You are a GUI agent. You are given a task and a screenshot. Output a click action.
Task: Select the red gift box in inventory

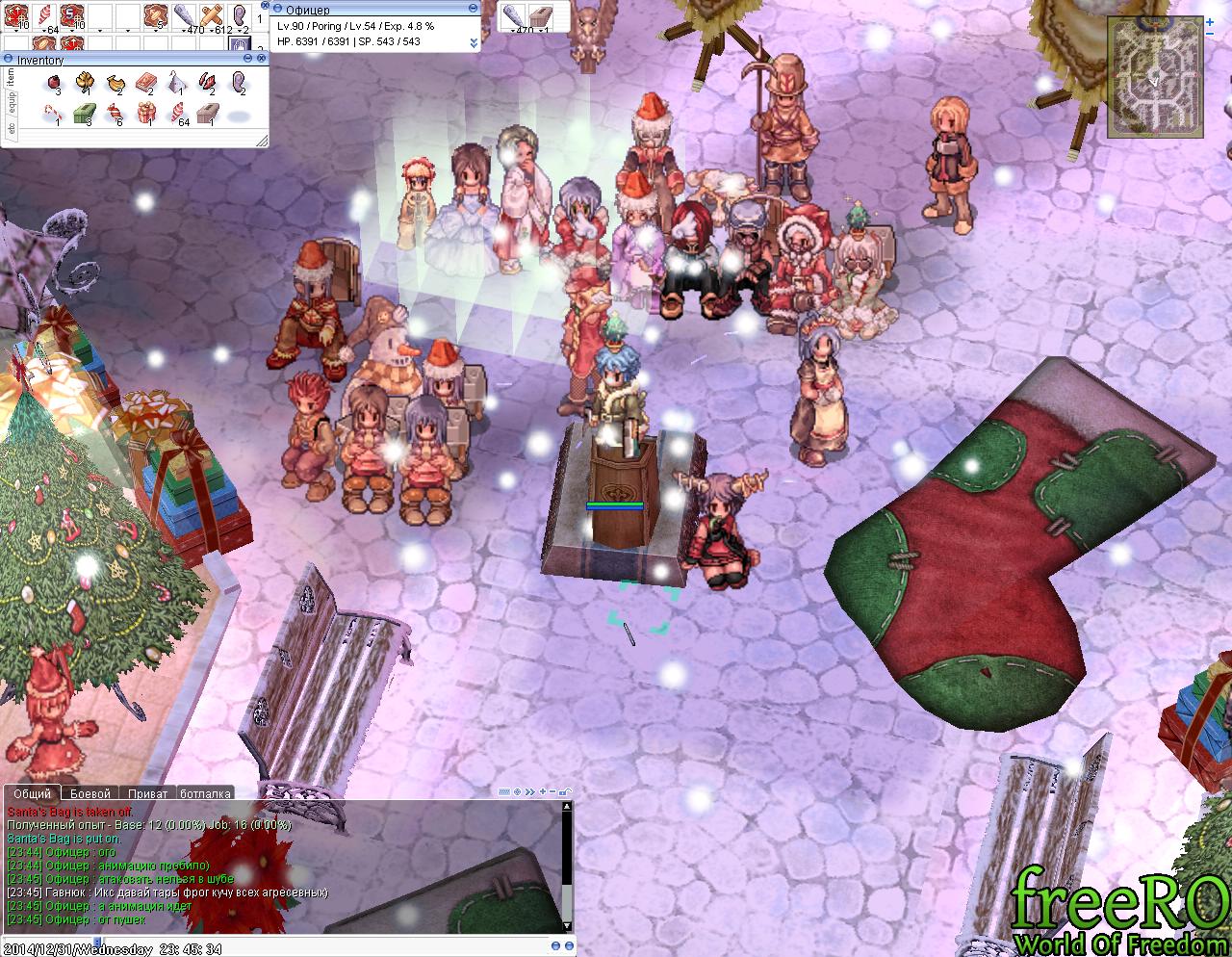click(x=146, y=114)
